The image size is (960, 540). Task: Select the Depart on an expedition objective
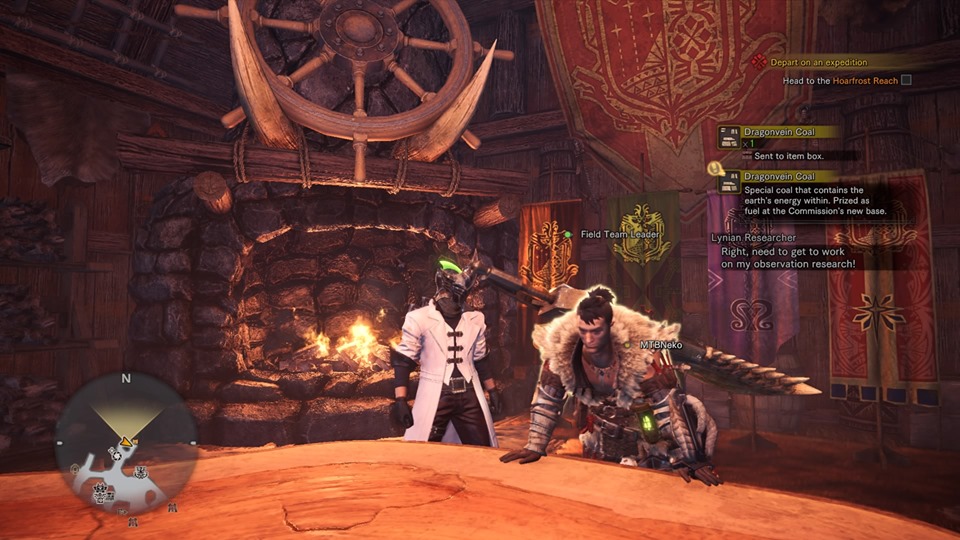pyautogui.click(x=822, y=61)
